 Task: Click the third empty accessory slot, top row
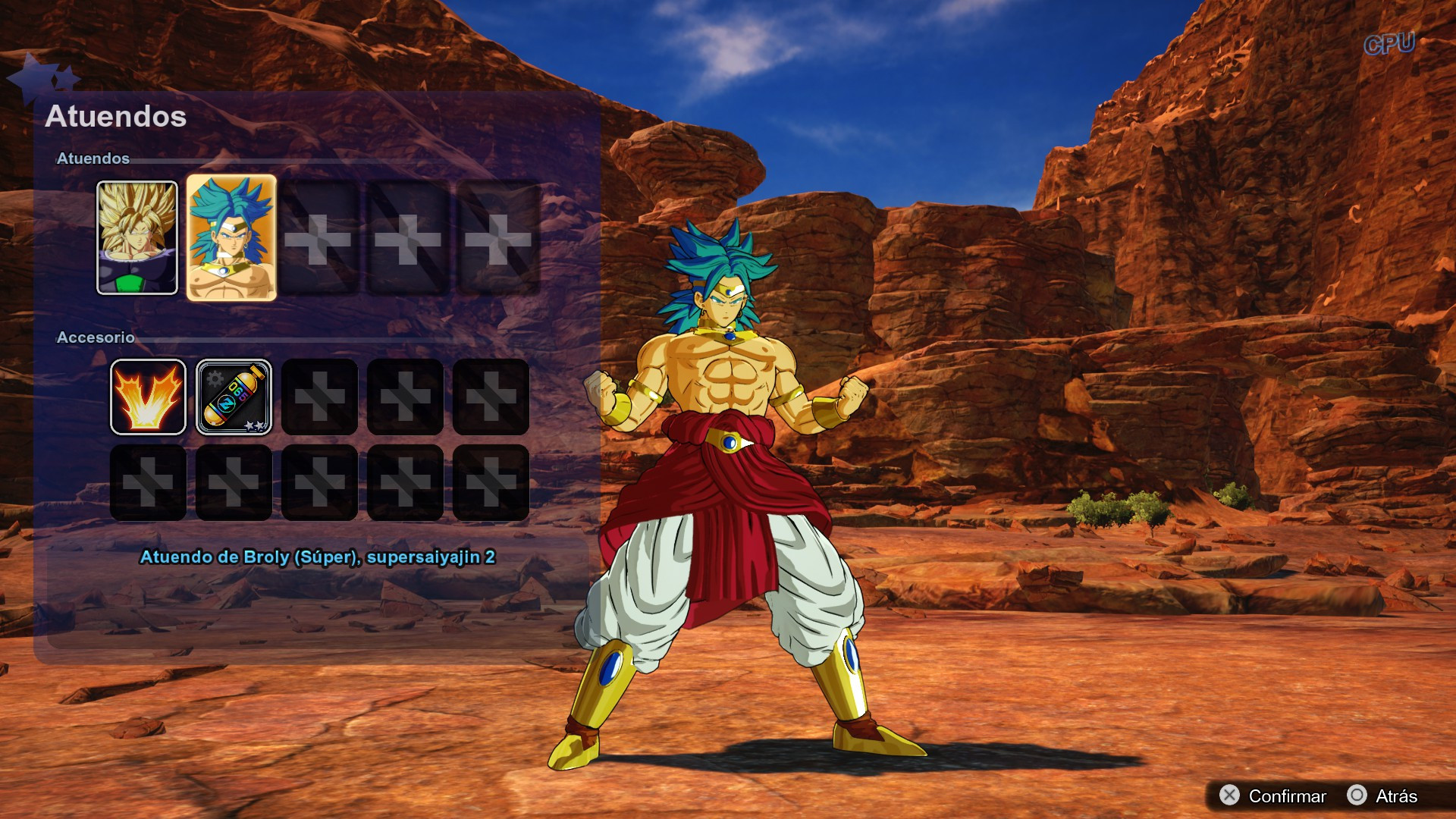(x=319, y=396)
